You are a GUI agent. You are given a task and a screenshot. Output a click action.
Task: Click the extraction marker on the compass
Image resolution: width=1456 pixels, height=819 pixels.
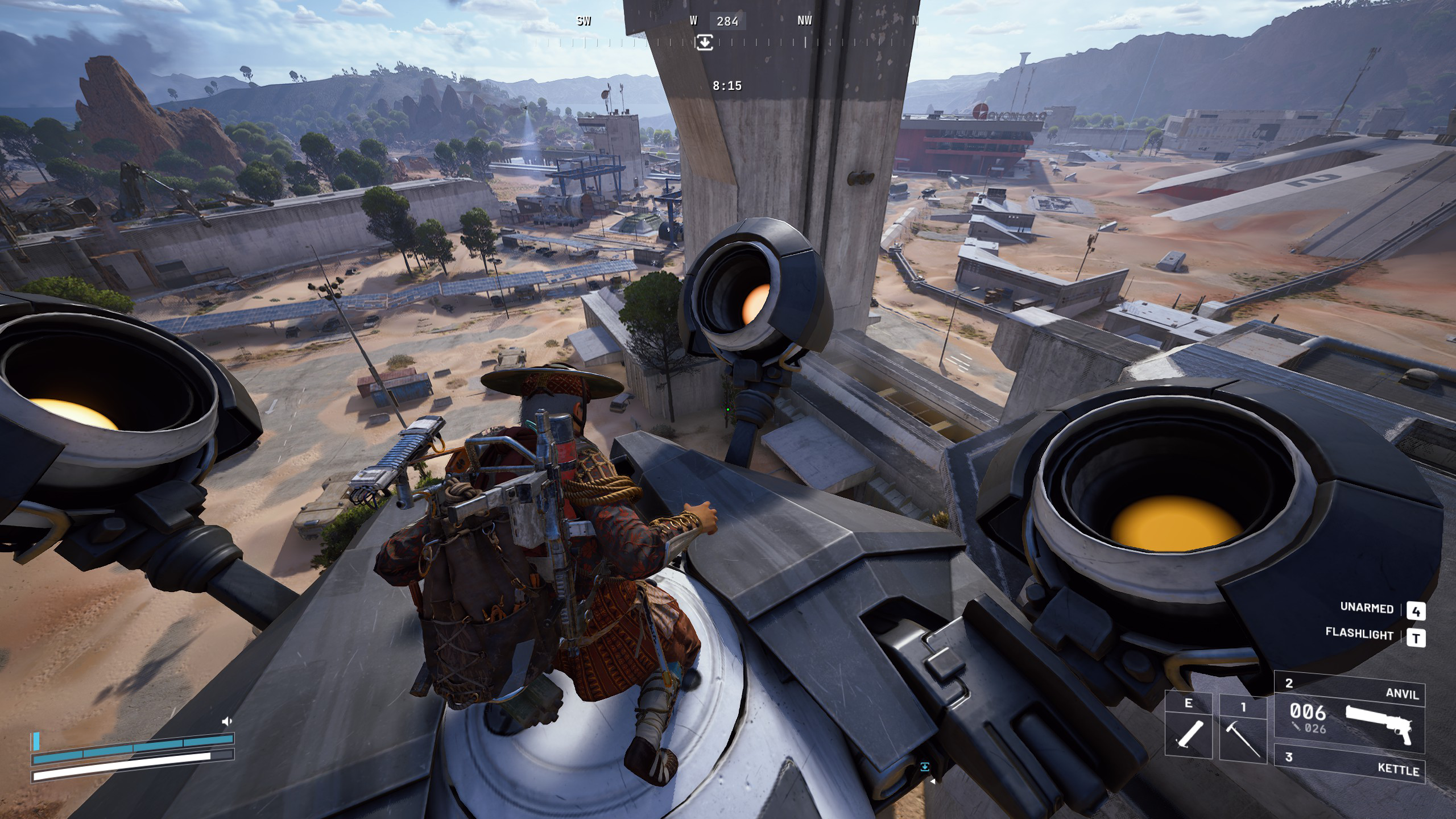pyautogui.click(x=704, y=42)
